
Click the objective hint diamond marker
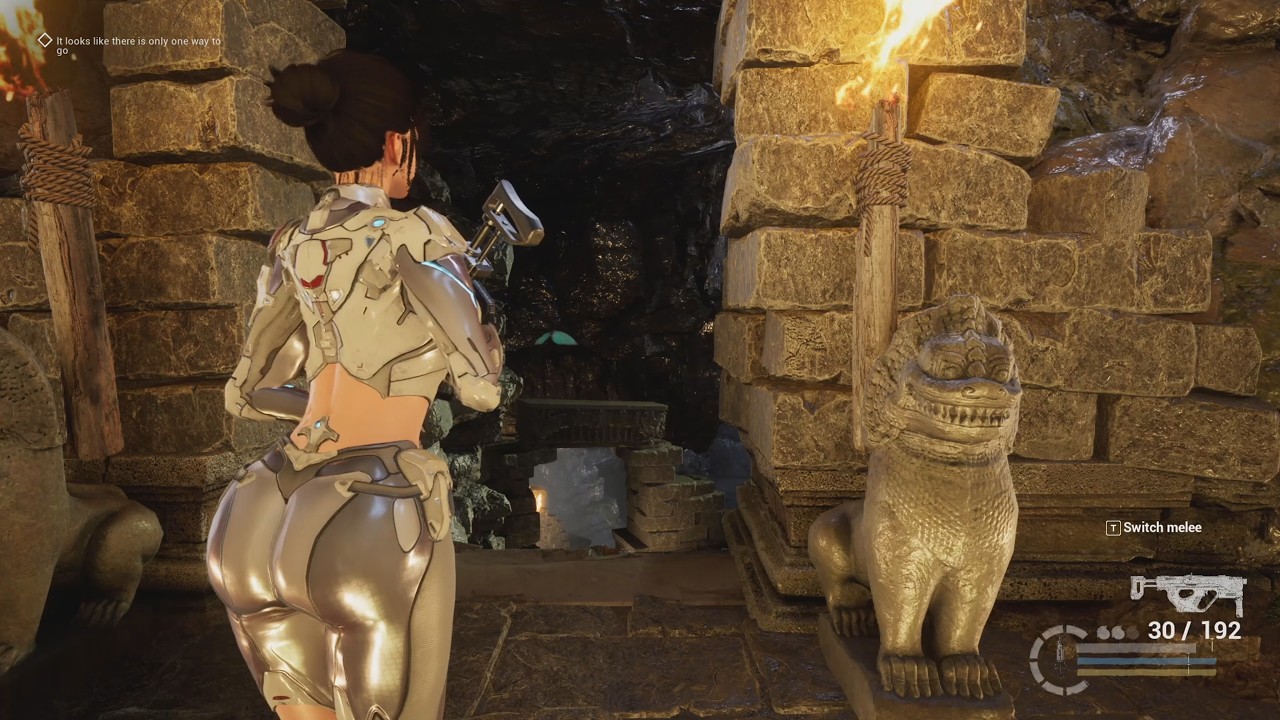44,40
